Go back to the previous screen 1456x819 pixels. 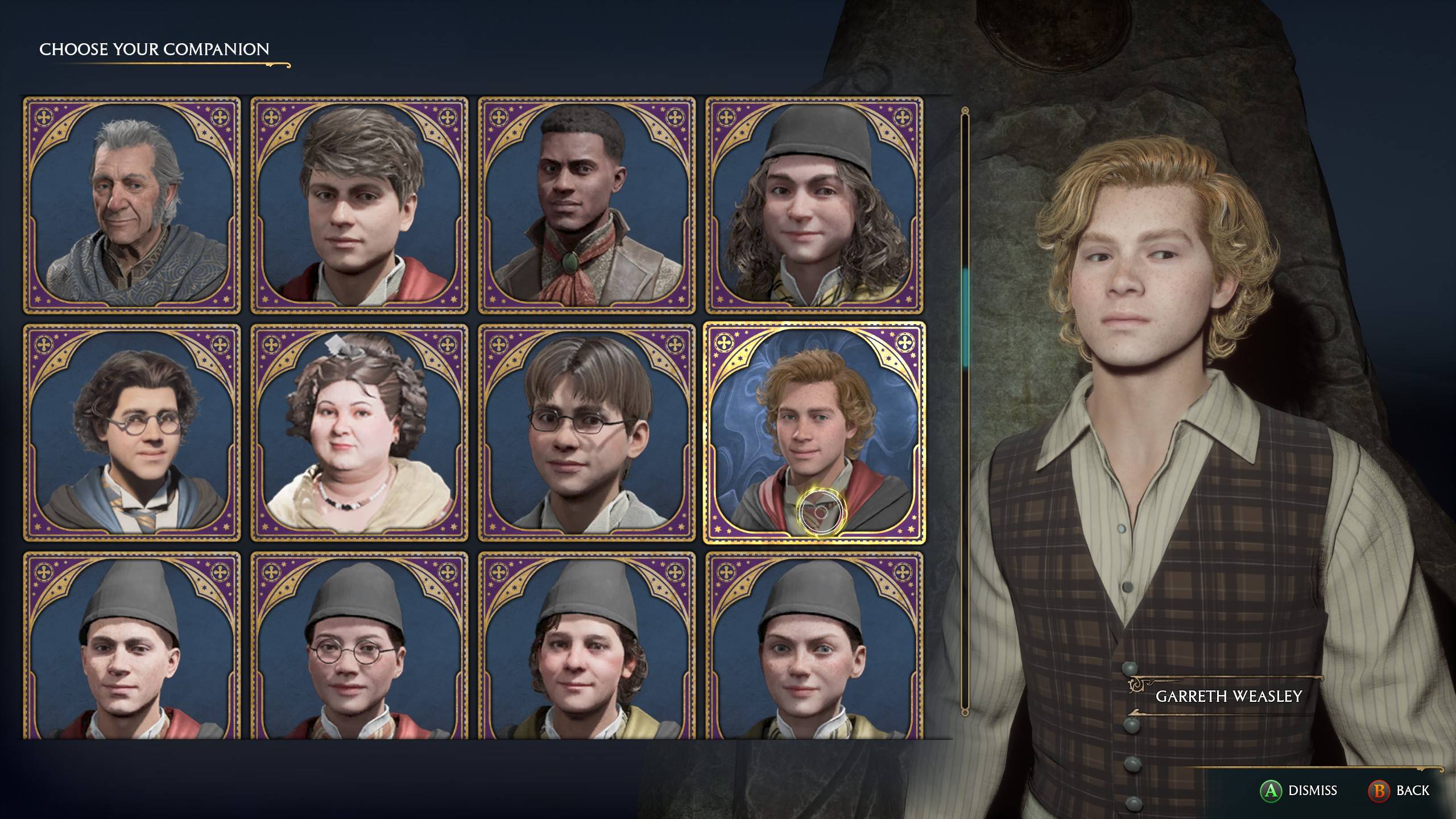pyautogui.click(x=1406, y=791)
